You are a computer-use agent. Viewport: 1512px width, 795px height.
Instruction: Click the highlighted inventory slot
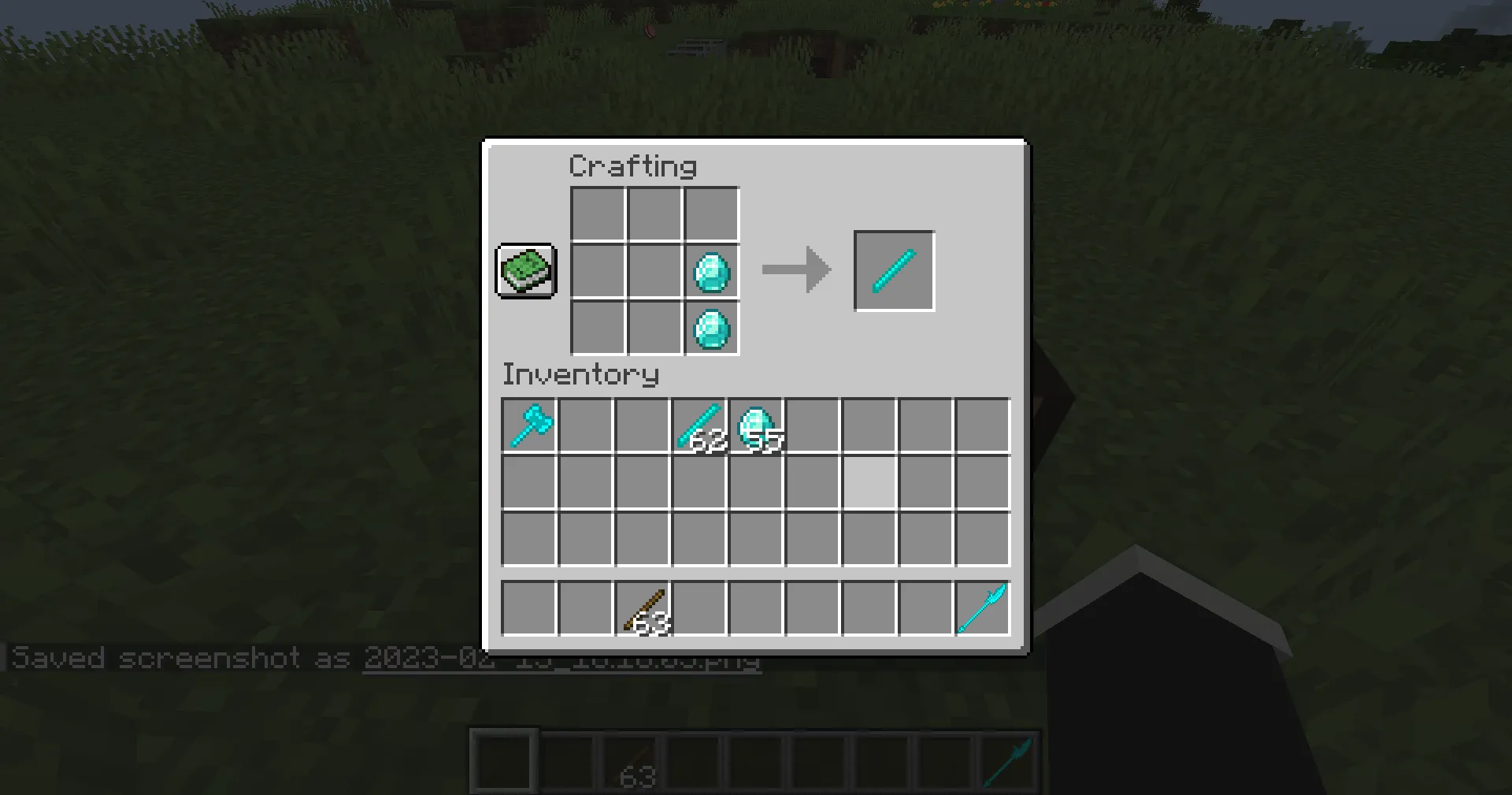pos(869,482)
